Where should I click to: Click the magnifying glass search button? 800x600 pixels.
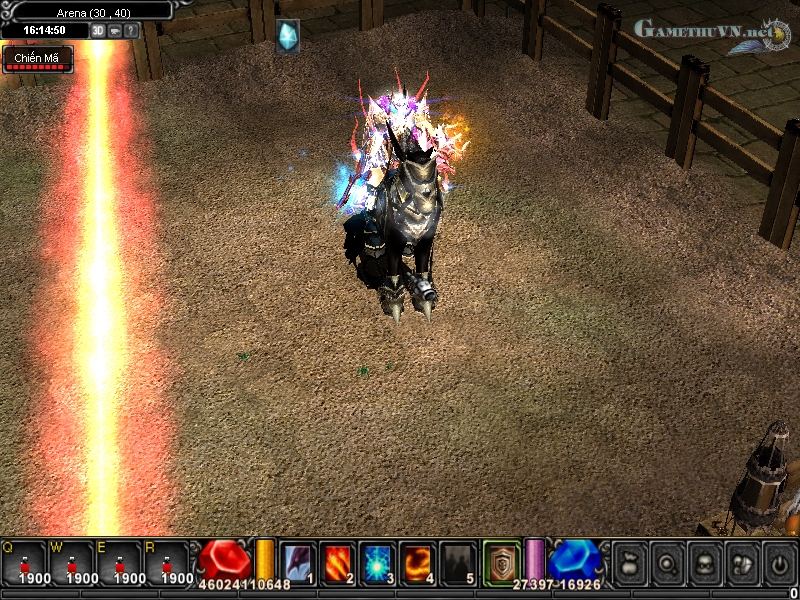point(667,562)
